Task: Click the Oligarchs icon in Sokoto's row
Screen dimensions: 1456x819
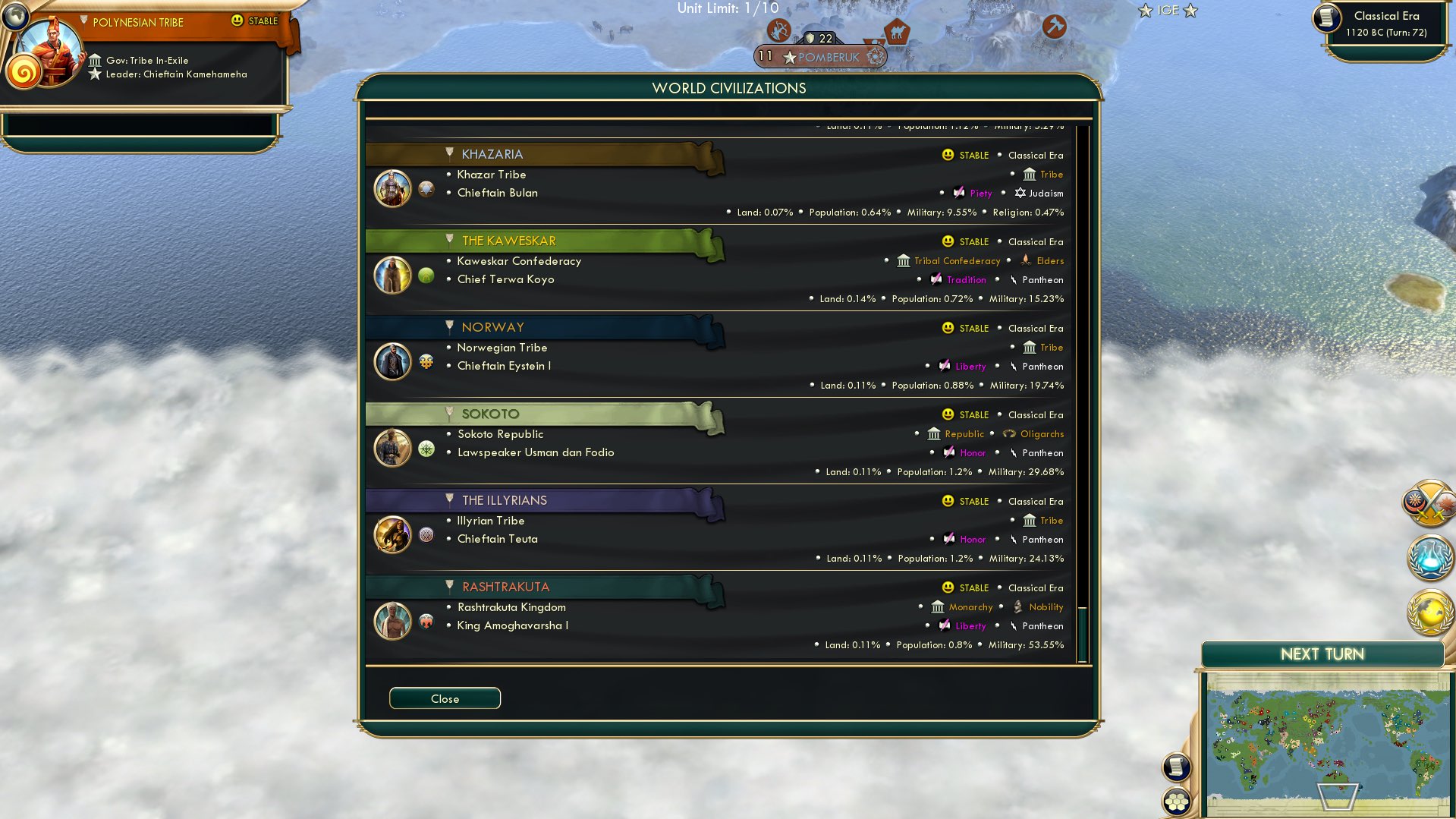Action: (1009, 433)
